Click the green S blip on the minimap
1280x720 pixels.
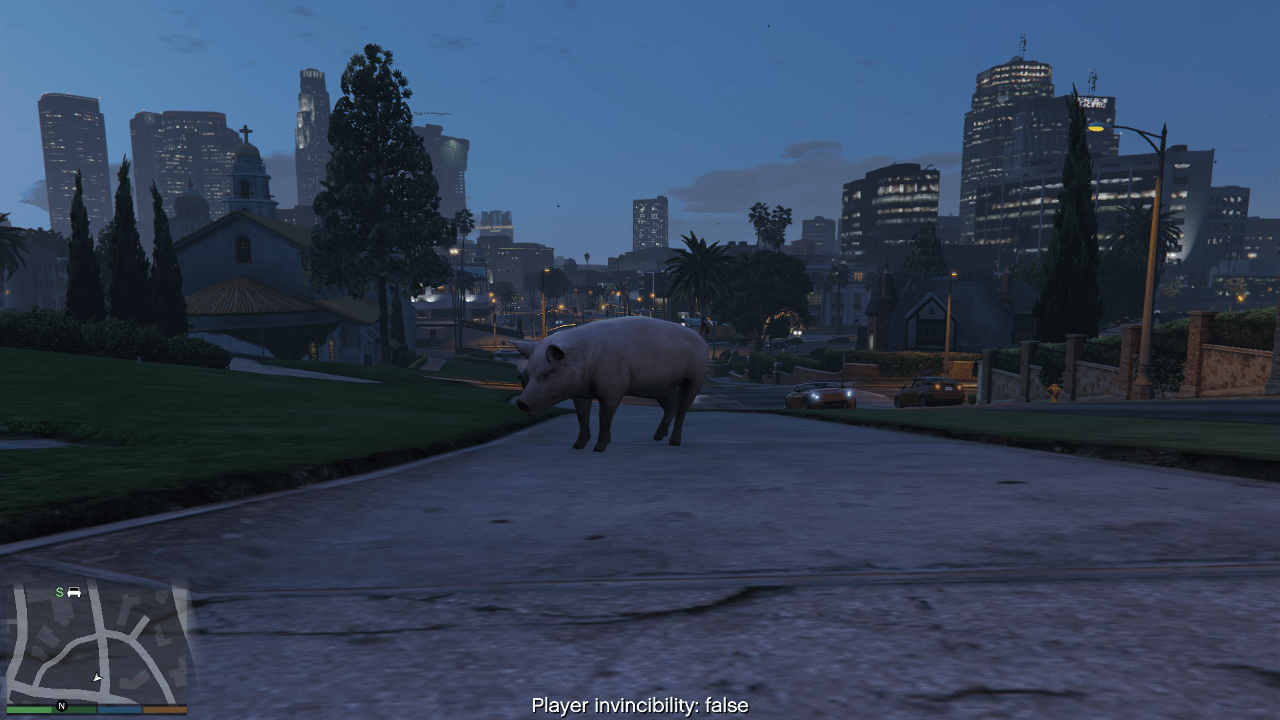(x=59, y=592)
